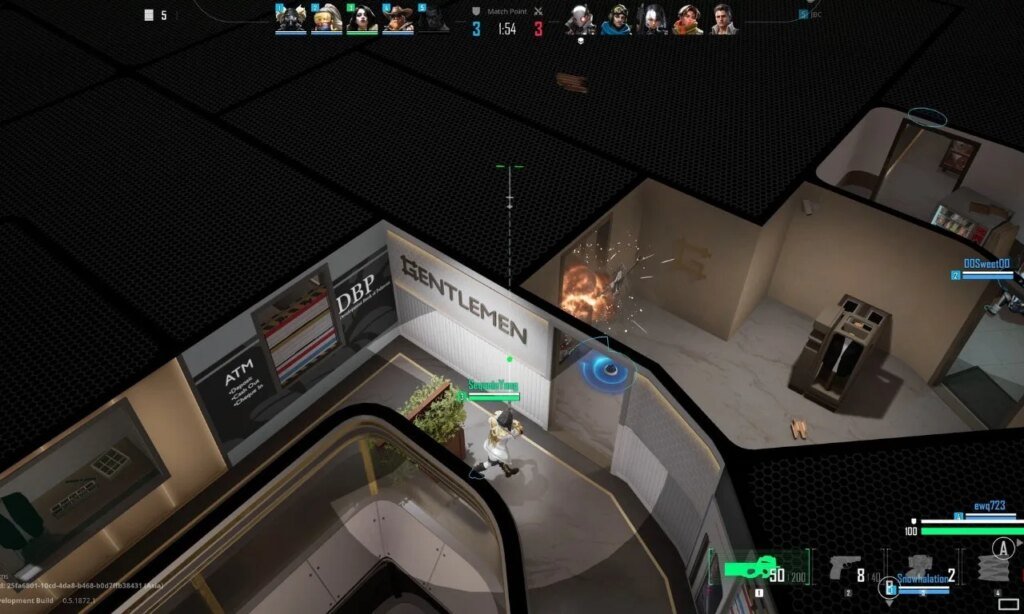Click the auburn-haired enemy portrait
1024x614 pixels.
coord(688,19)
